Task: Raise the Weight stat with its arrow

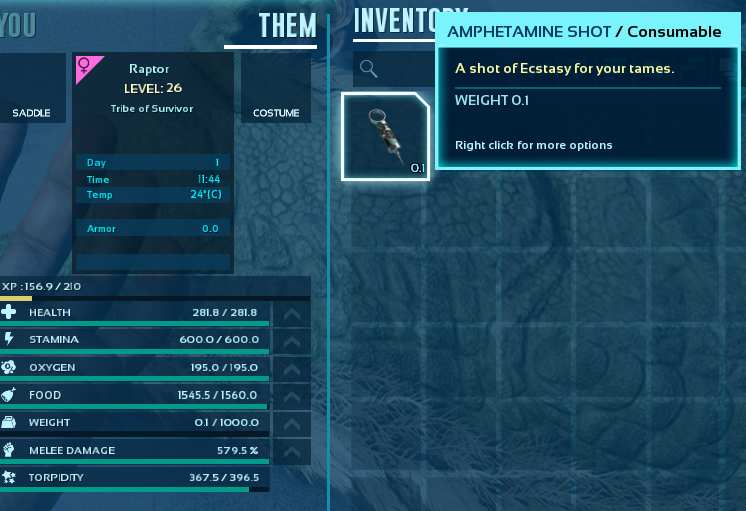Action: pyautogui.click(x=290, y=424)
